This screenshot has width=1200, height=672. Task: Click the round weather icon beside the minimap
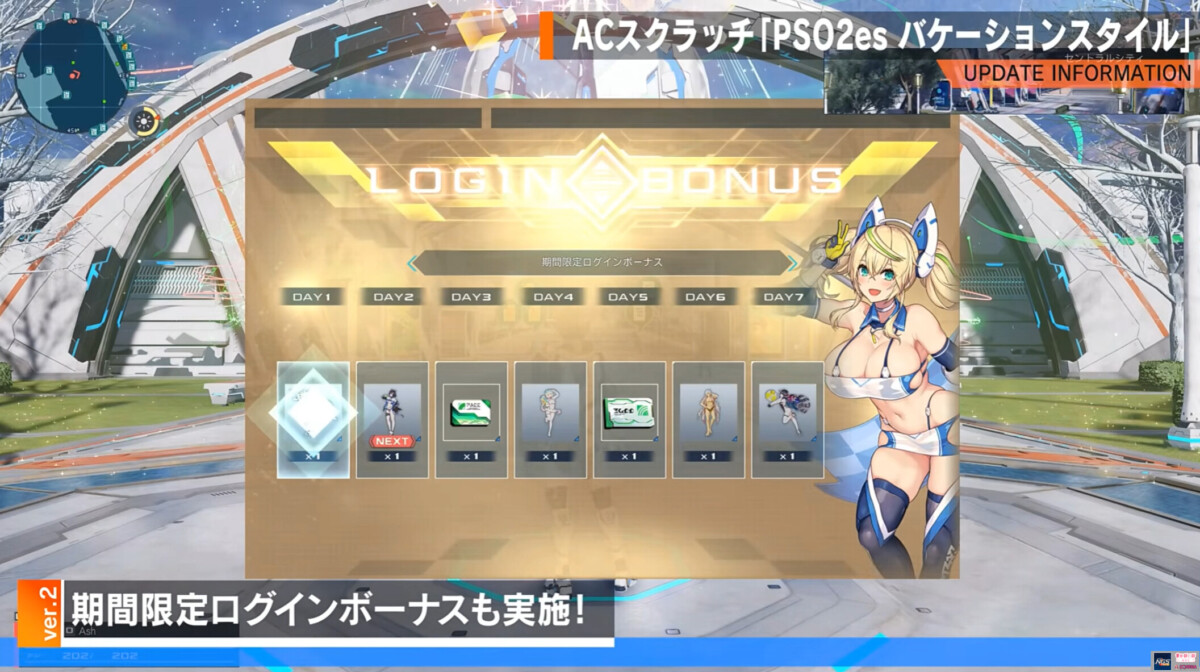tap(146, 122)
